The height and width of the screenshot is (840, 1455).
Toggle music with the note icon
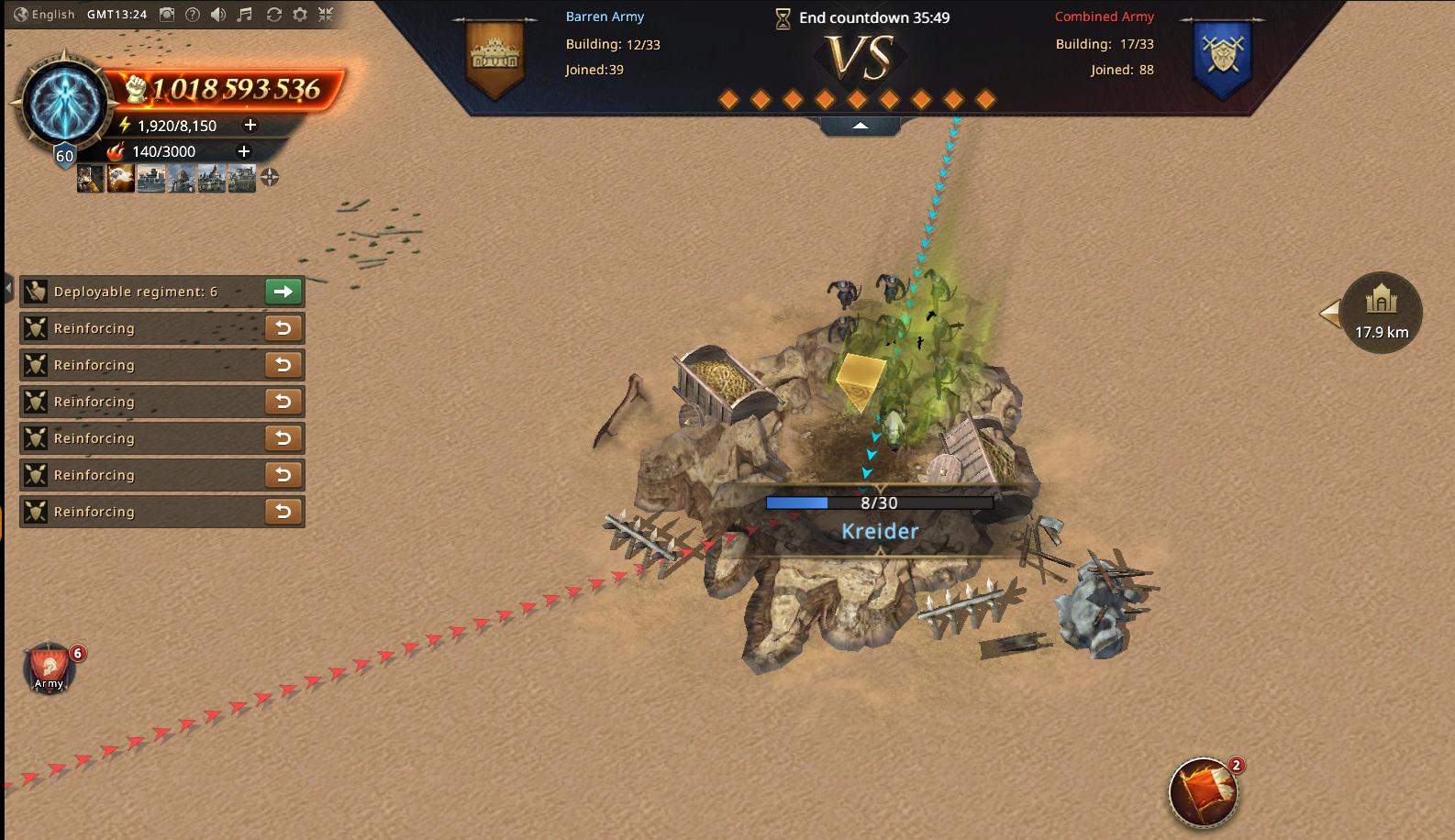click(x=245, y=15)
